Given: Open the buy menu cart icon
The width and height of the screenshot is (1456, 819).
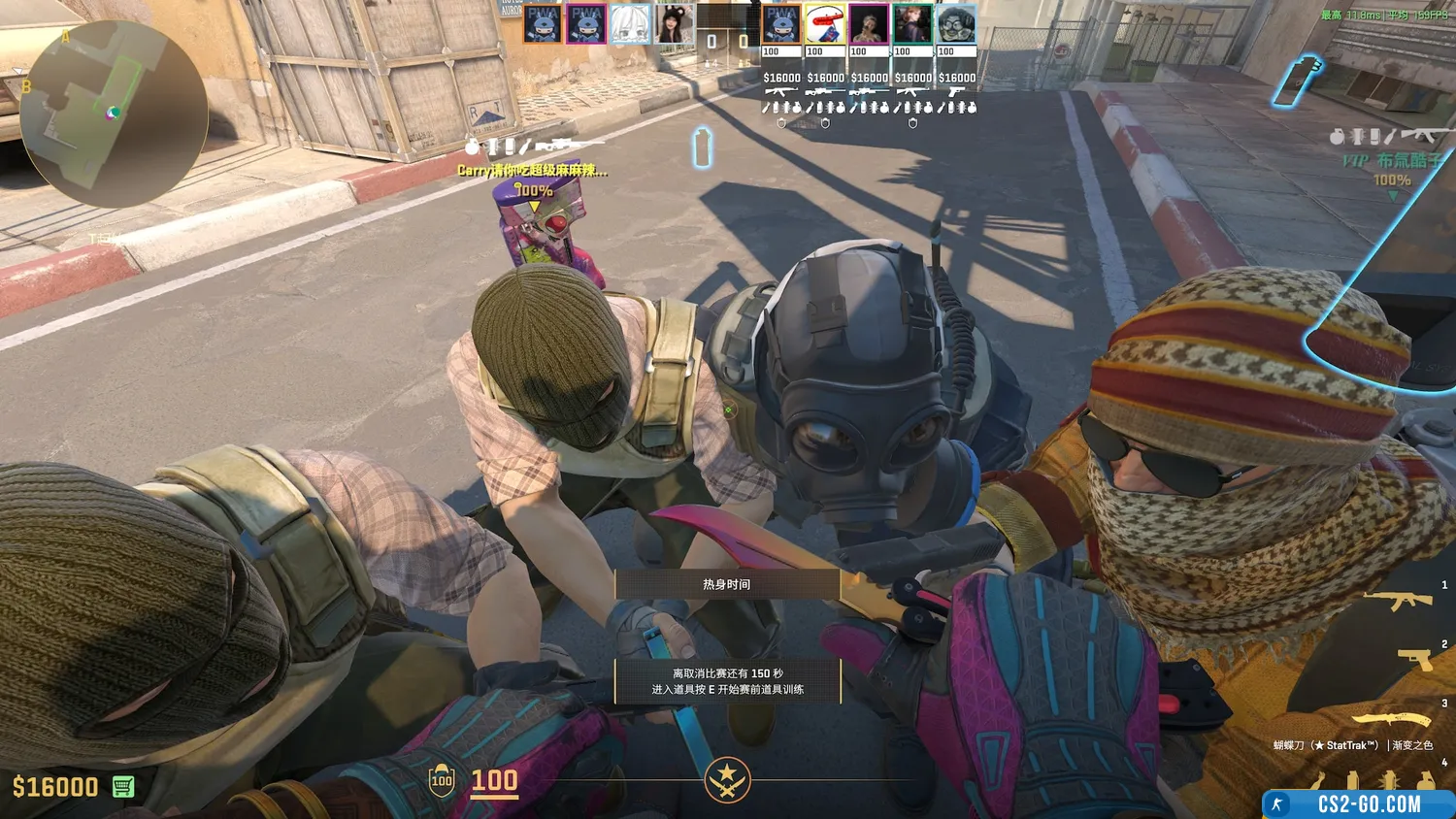Looking at the screenshot, I should pyautogui.click(x=123, y=786).
